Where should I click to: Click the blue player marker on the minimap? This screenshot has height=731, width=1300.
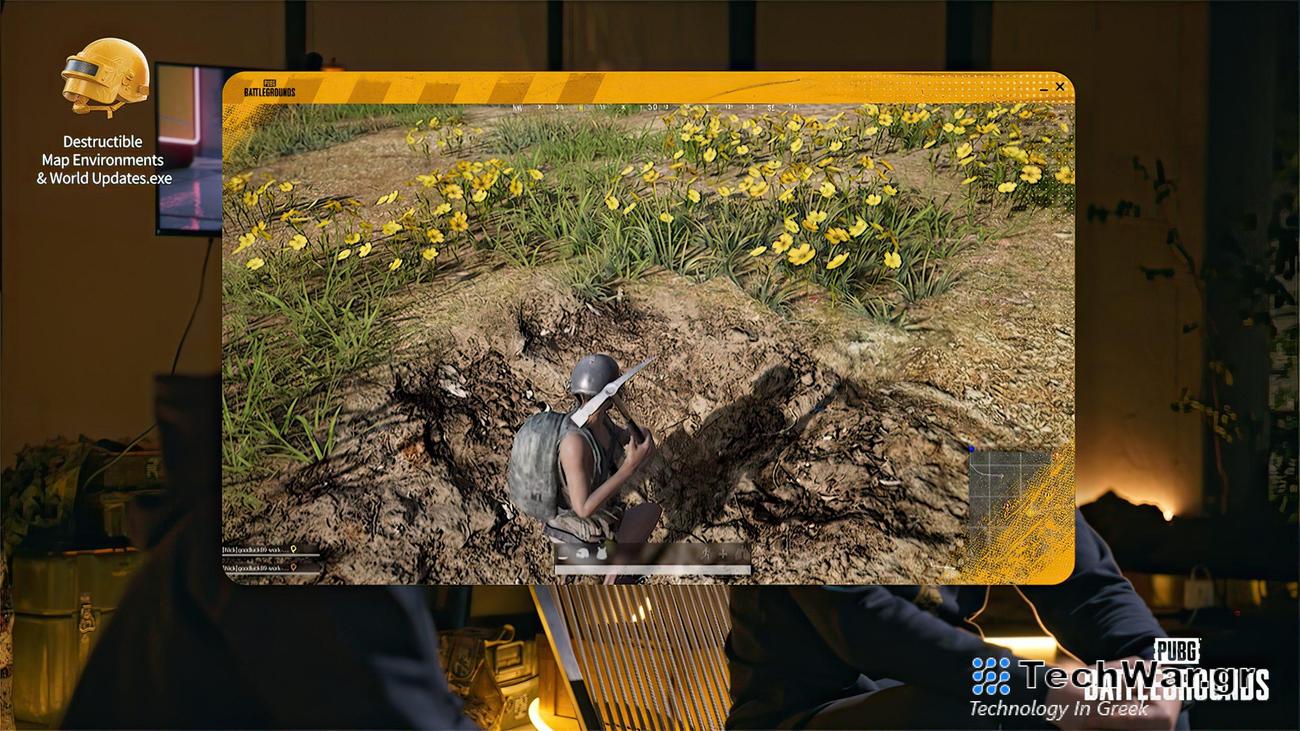click(x=971, y=447)
